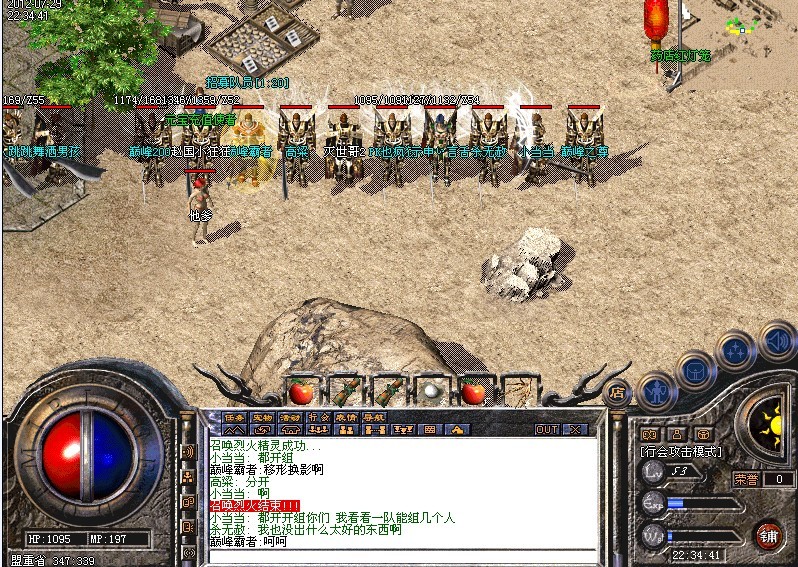The width and height of the screenshot is (798, 567).
Task: Close the chat panel with the X button
Action: [x=575, y=429]
